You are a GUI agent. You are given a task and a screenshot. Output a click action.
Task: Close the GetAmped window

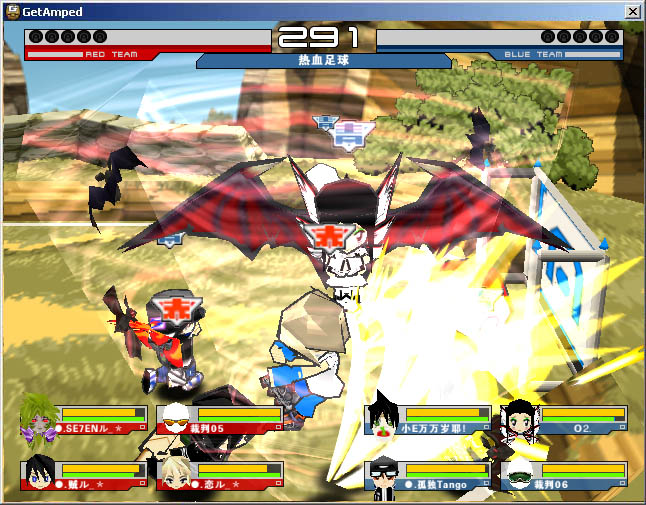click(x=632, y=11)
